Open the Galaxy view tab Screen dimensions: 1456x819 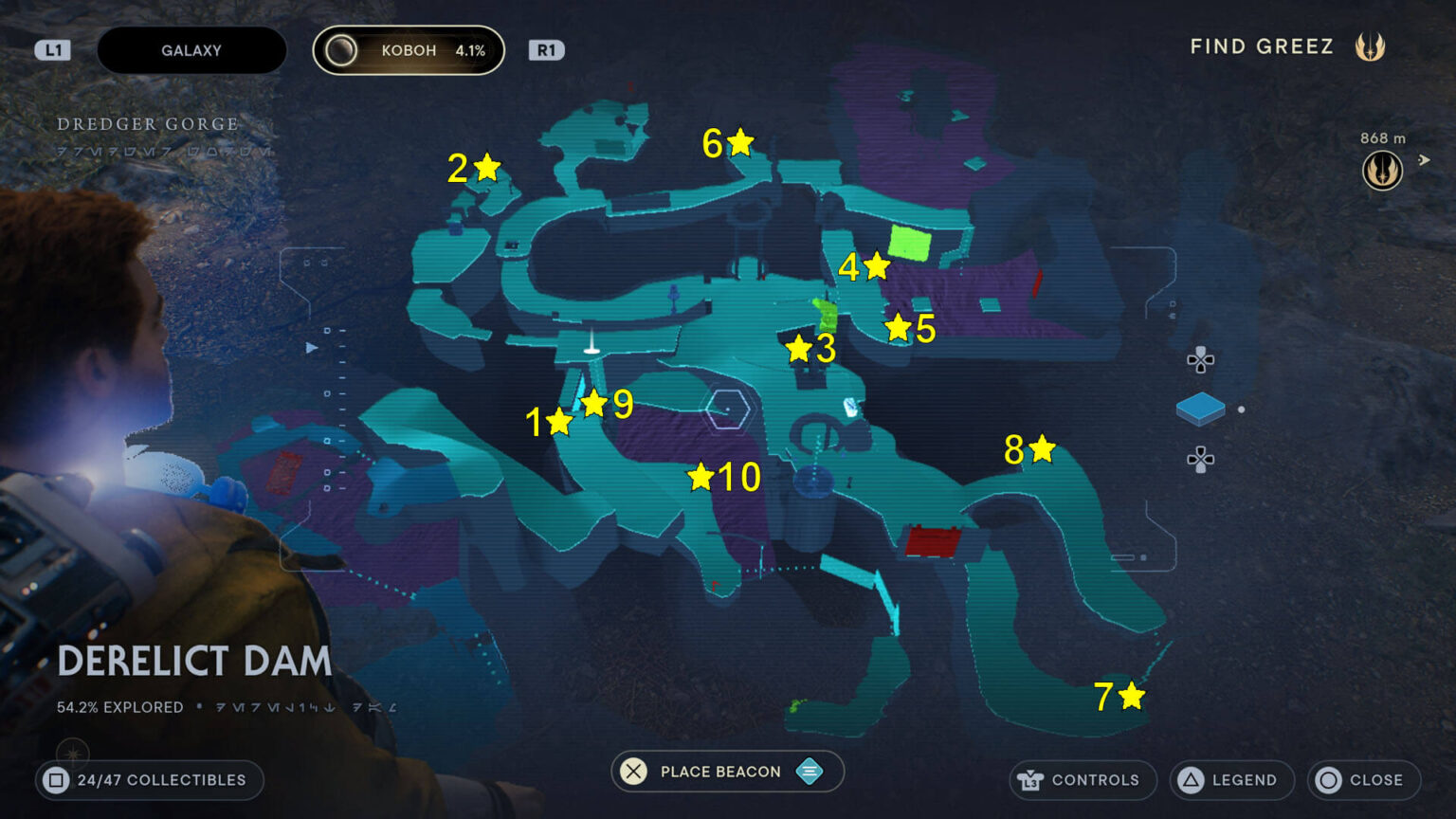pyautogui.click(x=191, y=49)
